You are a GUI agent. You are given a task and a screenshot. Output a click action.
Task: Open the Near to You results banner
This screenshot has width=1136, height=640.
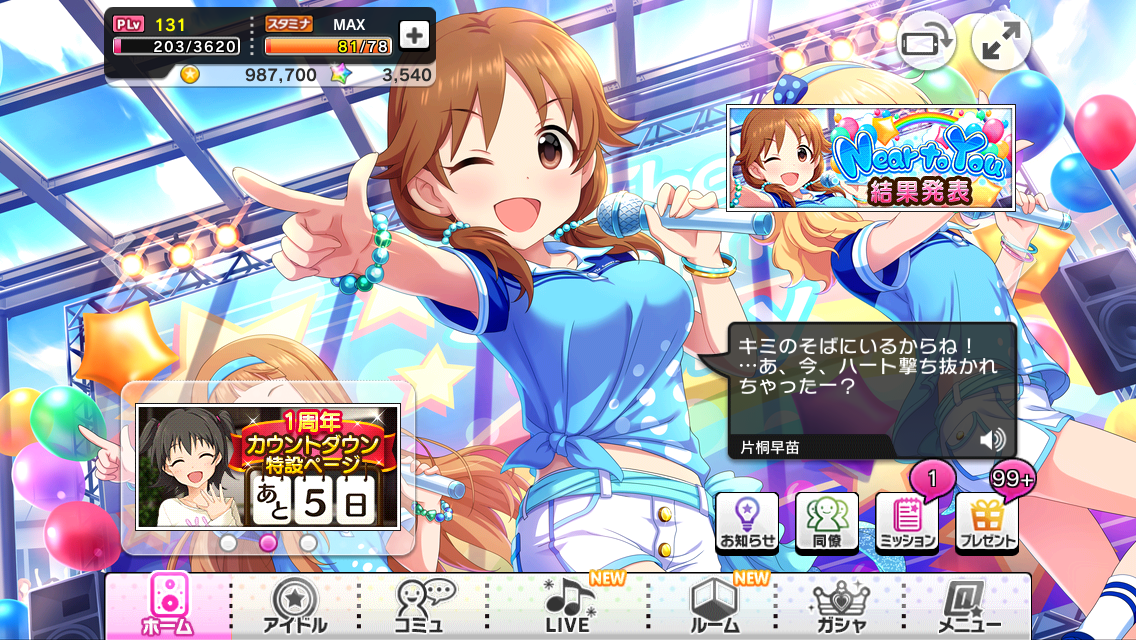(869, 158)
